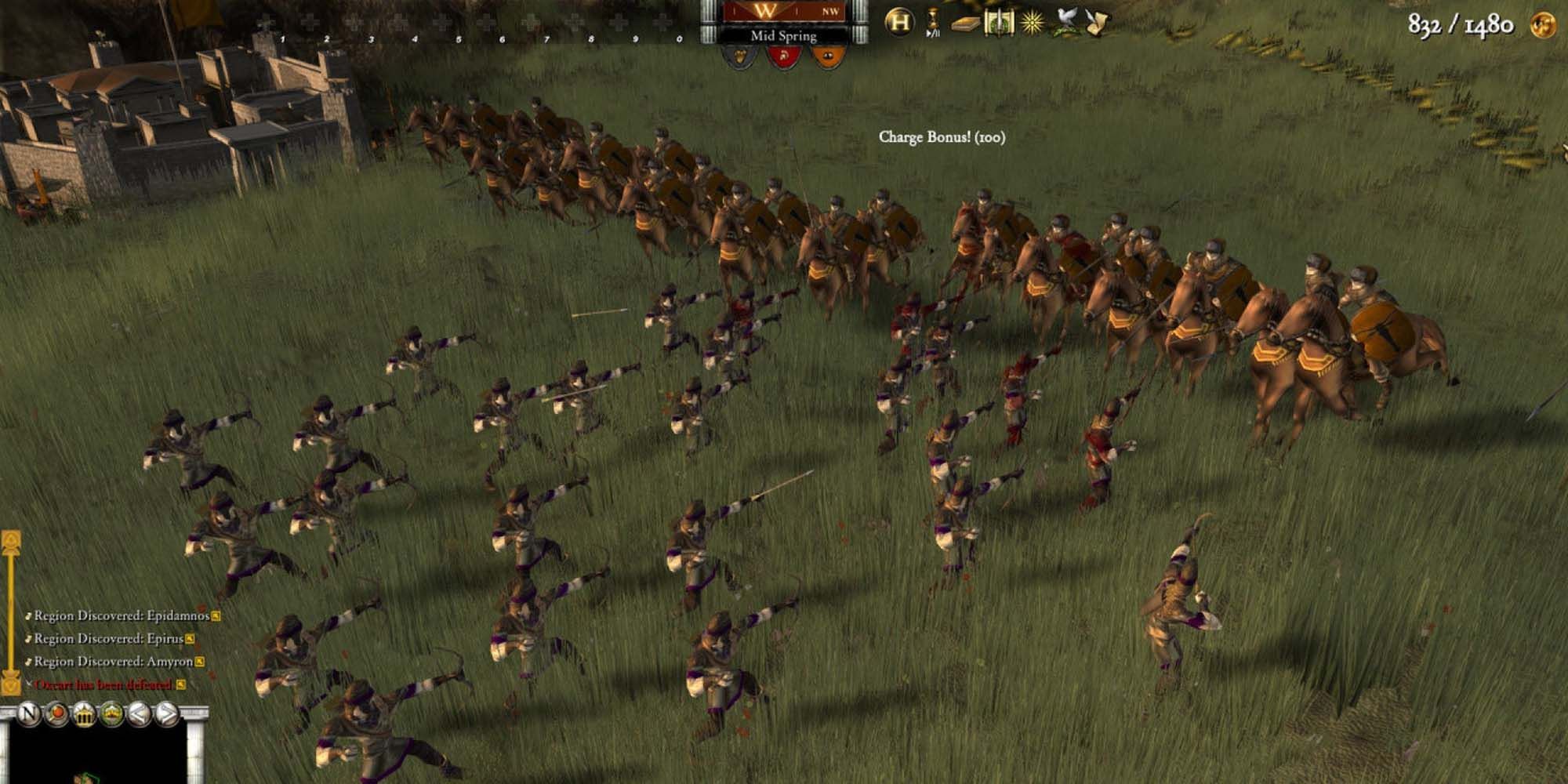Toggle the temple buildings overlay on the minimap bar

click(84, 713)
